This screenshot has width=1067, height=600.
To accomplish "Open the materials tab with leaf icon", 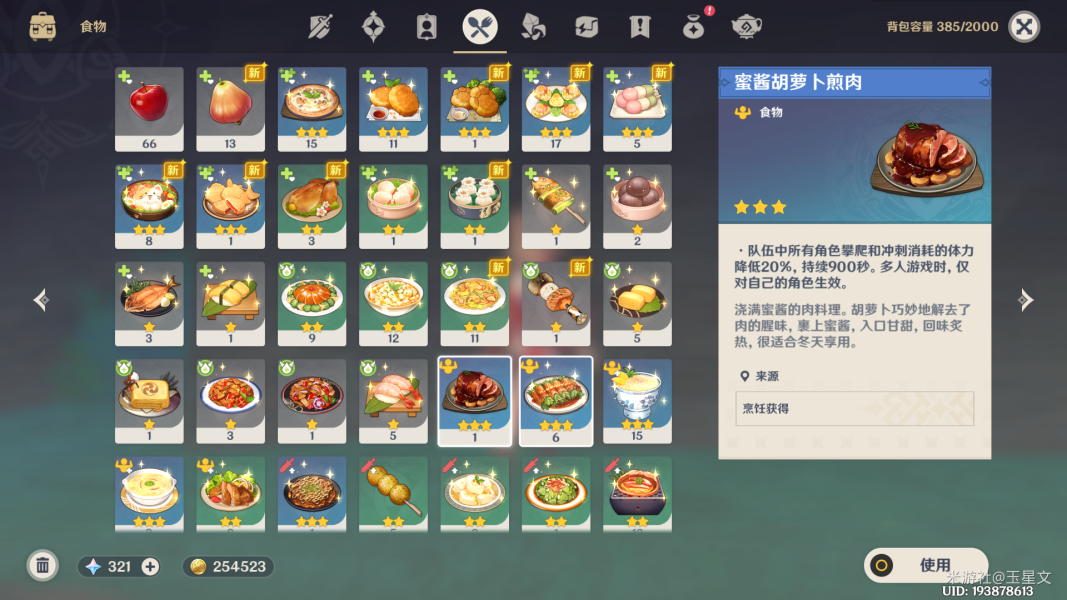I will 533,27.
